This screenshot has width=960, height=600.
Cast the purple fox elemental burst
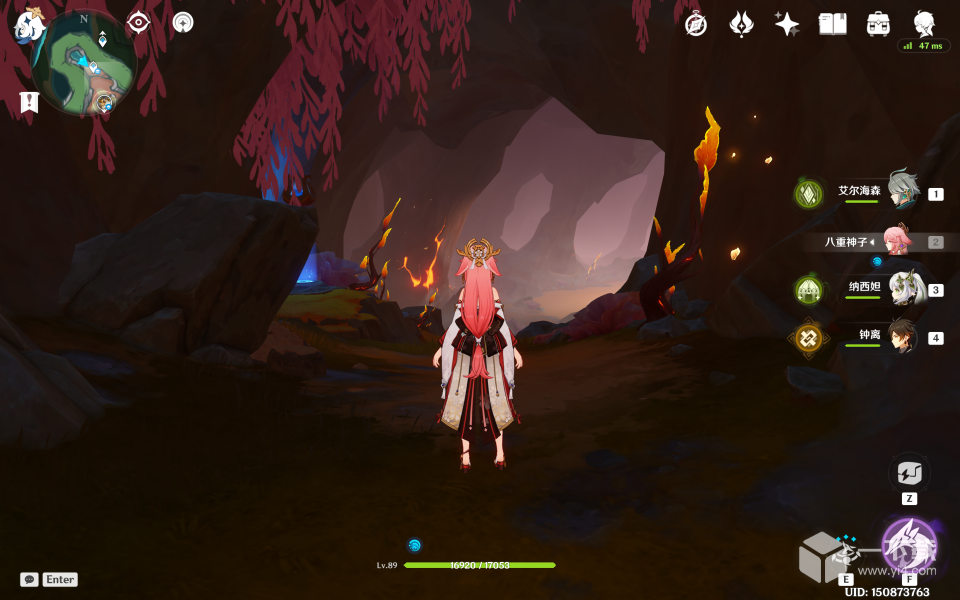click(x=908, y=546)
